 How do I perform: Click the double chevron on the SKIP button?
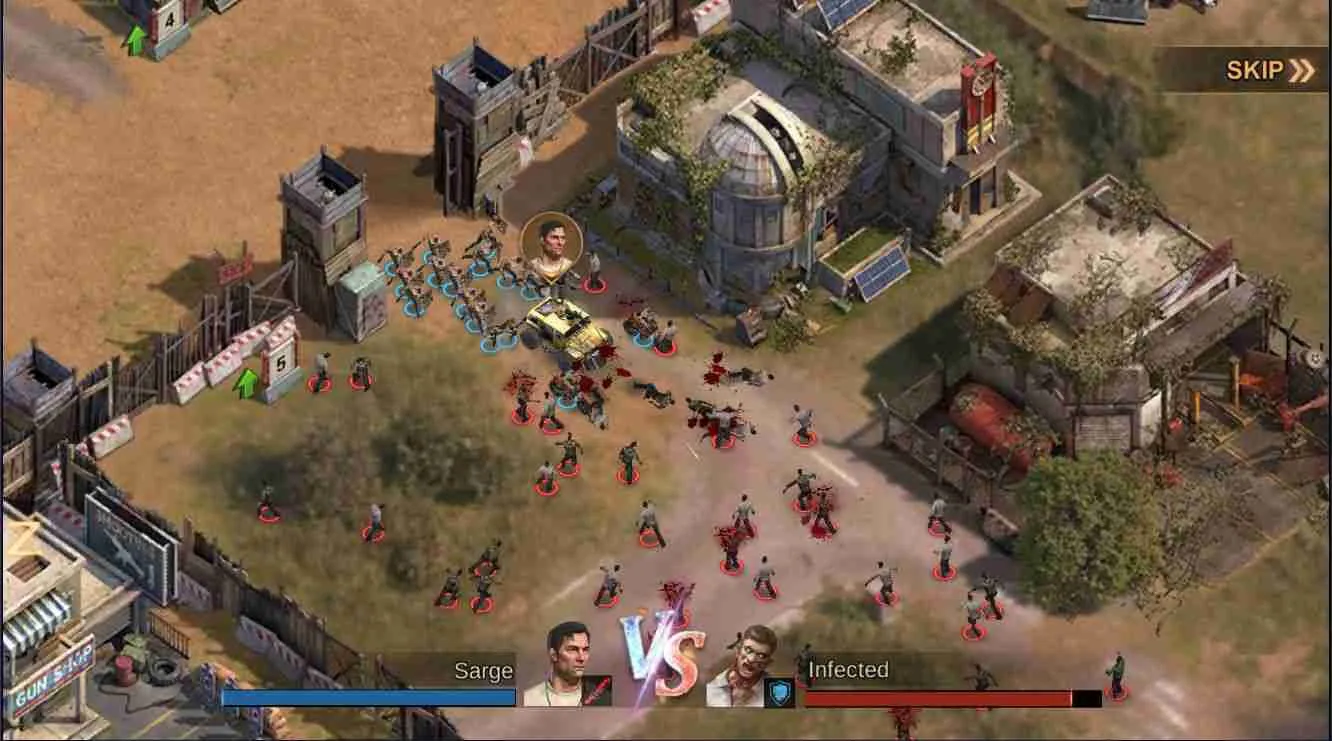point(1300,72)
